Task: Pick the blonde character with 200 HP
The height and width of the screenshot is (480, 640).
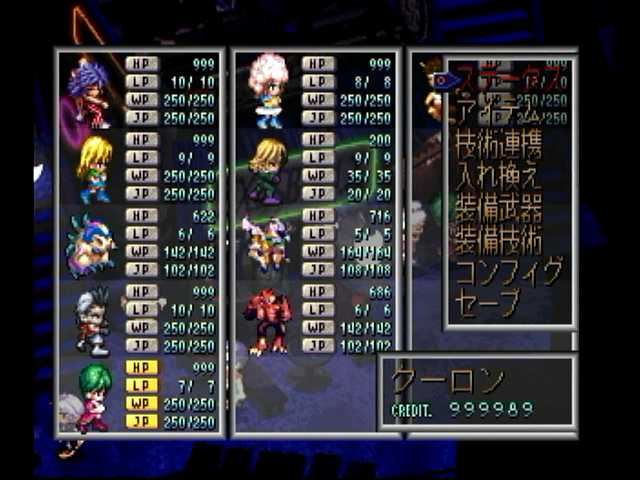Action: pyautogui.click(x=267, y=168)
